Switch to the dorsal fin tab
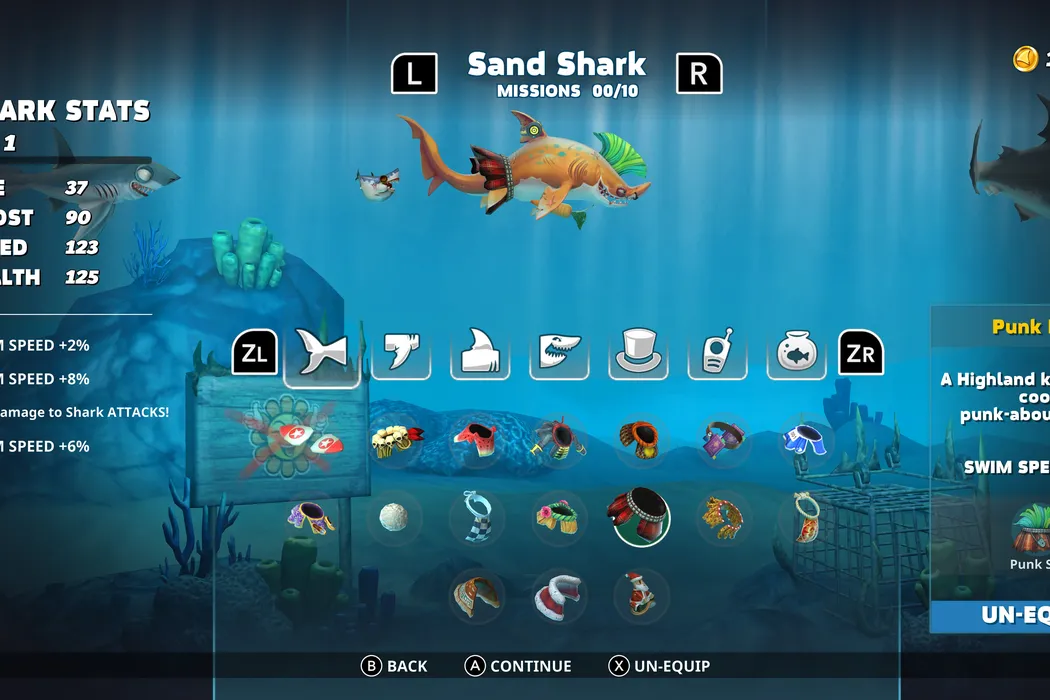1050x700 pixels. (x=480, y=354)
